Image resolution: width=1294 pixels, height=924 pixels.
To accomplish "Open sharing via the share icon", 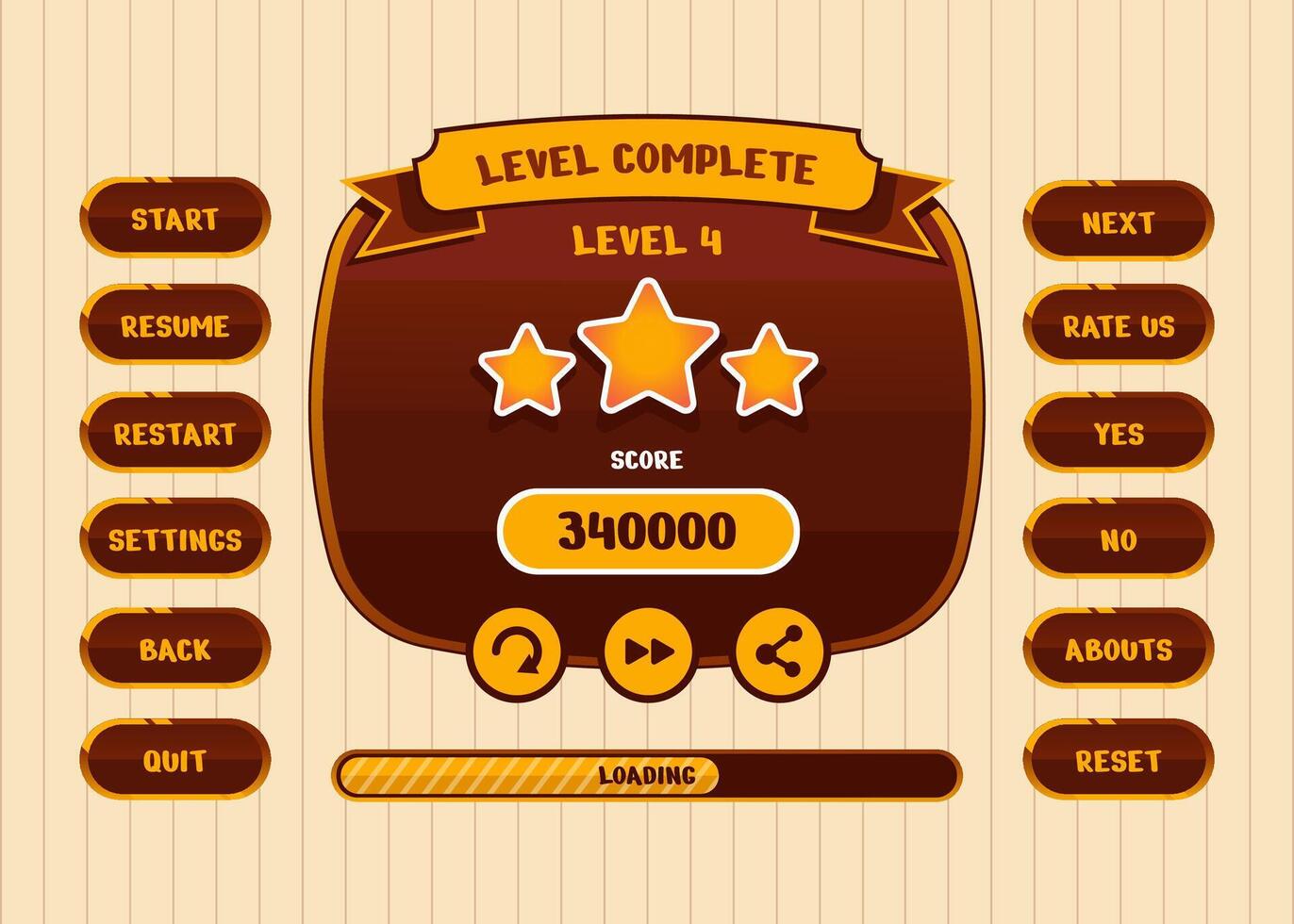I will (779, 652).
